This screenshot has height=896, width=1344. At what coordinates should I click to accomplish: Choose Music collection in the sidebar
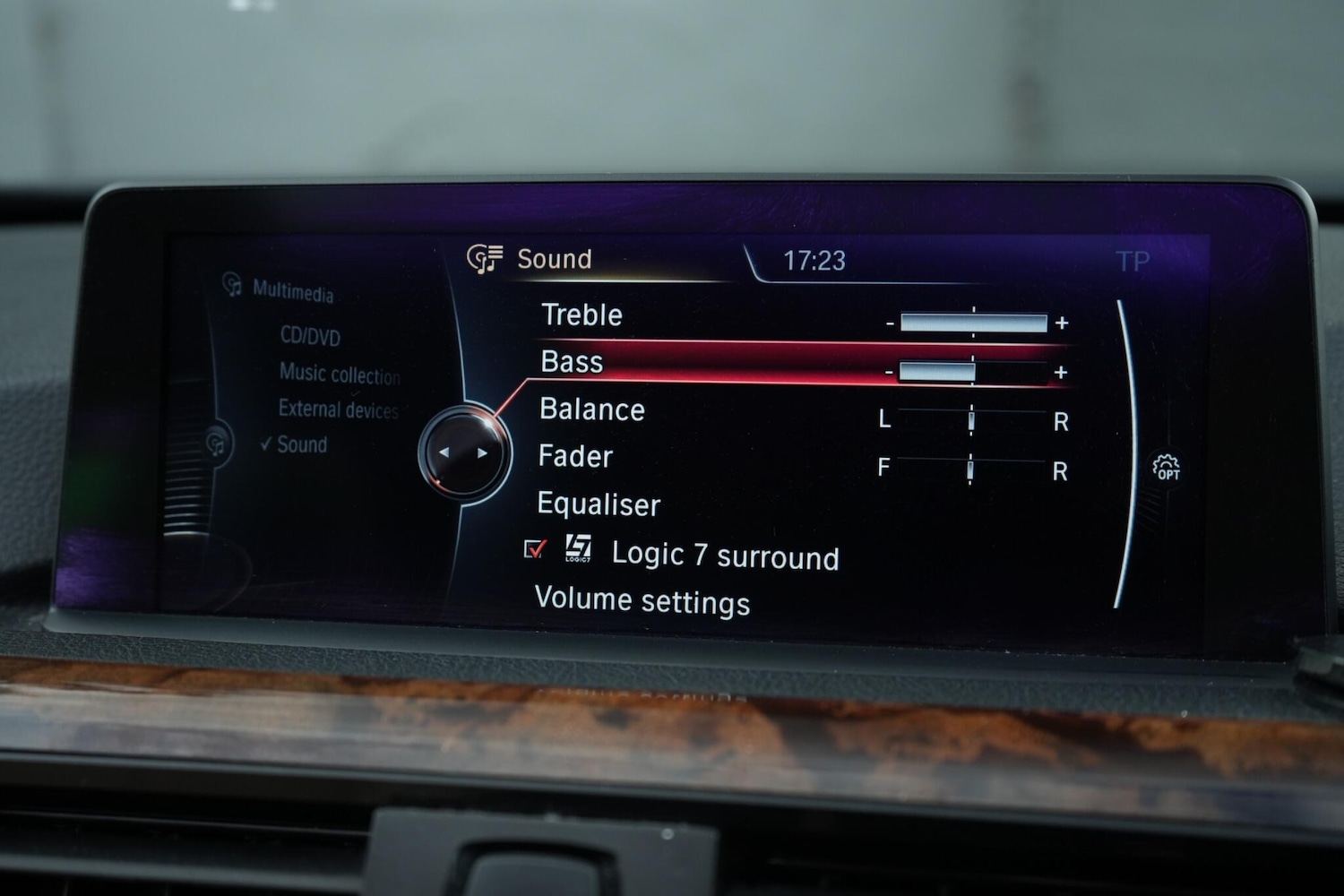(339, 375)
